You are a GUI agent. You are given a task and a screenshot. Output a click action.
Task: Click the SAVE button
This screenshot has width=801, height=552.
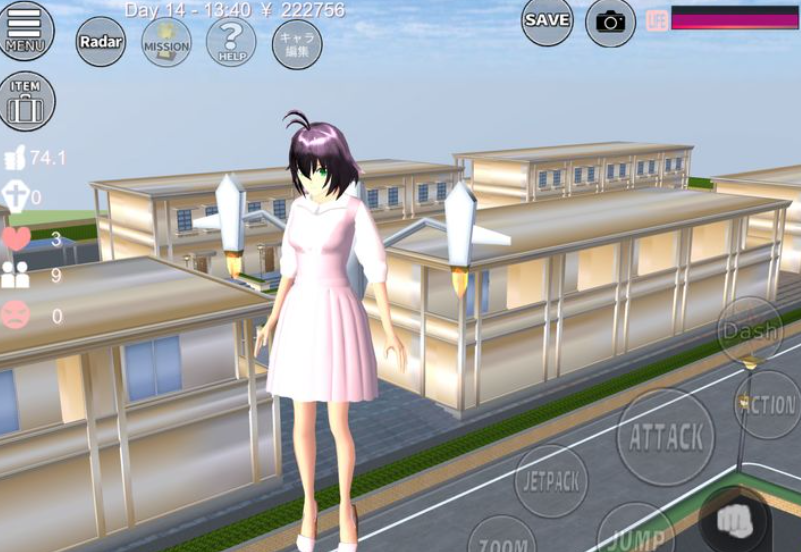click(x=547, y=20)
